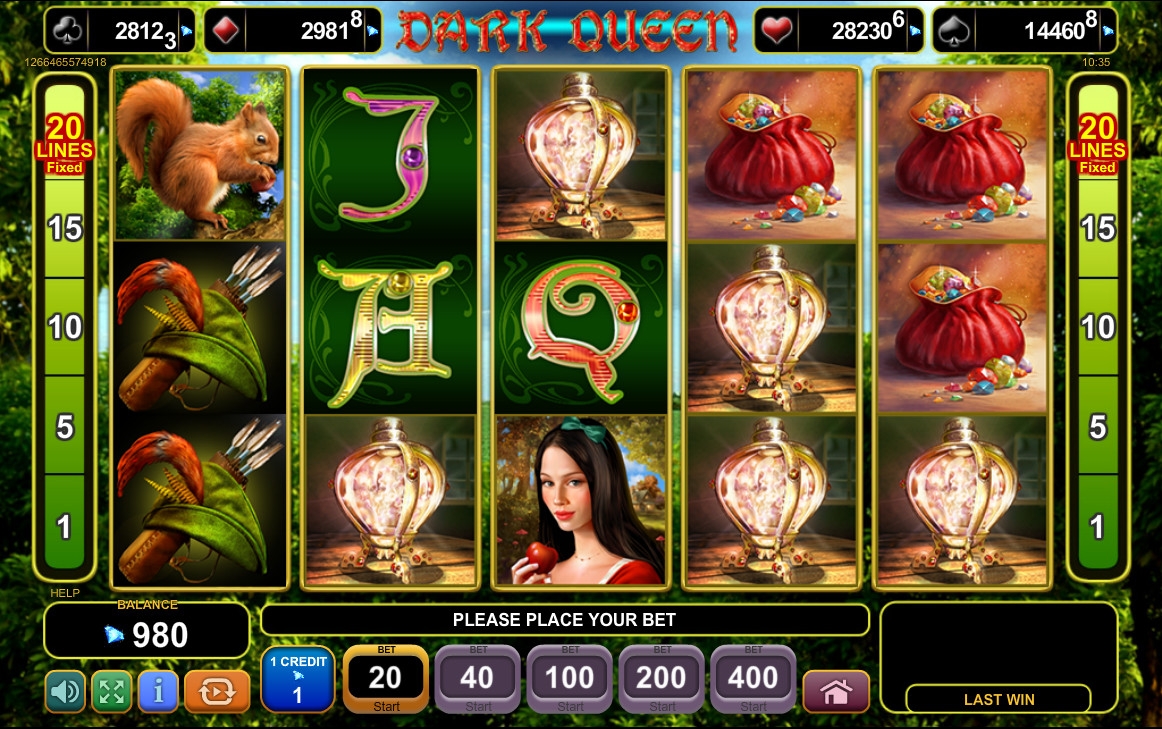Toggle the sound speaker icon
Viewport: 1162px width, 729px height.
point(65,691)
